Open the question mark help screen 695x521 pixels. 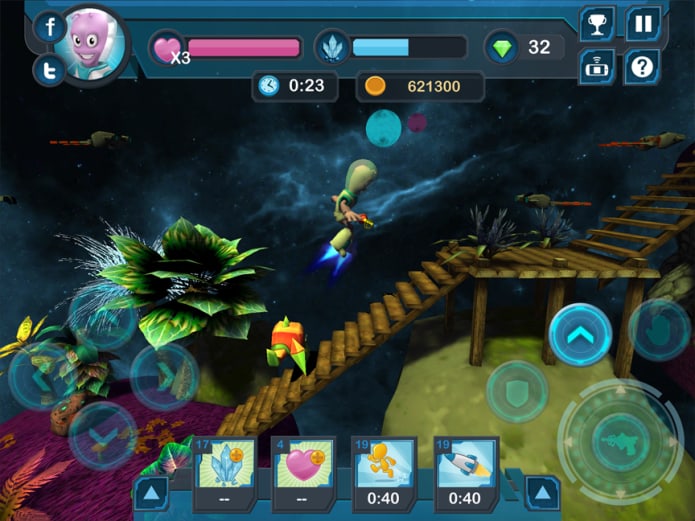tap(643, 68)
